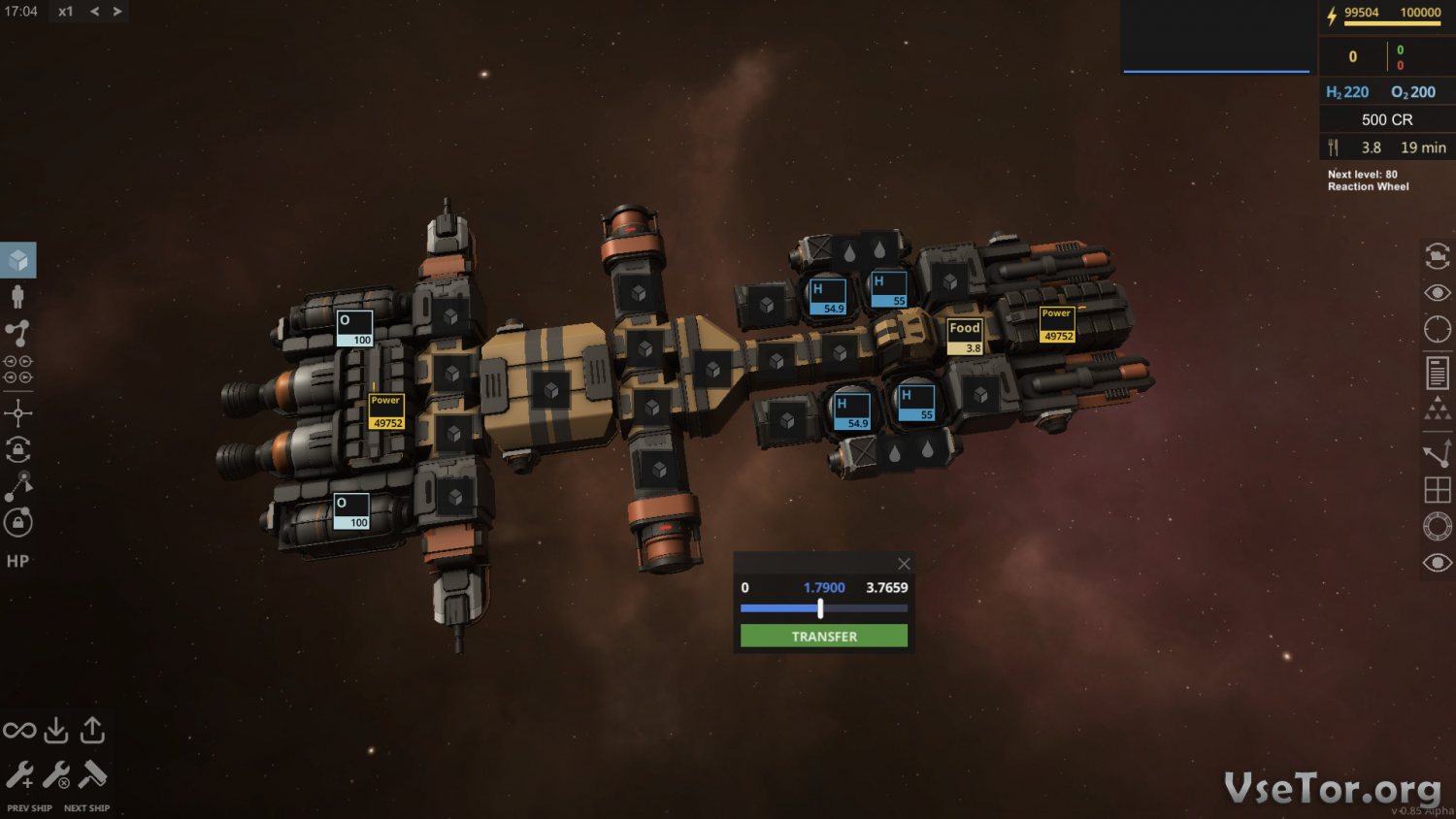Click the infinity symbol icon
This screenshot has height=819, width=1456.
pos(19,730)
